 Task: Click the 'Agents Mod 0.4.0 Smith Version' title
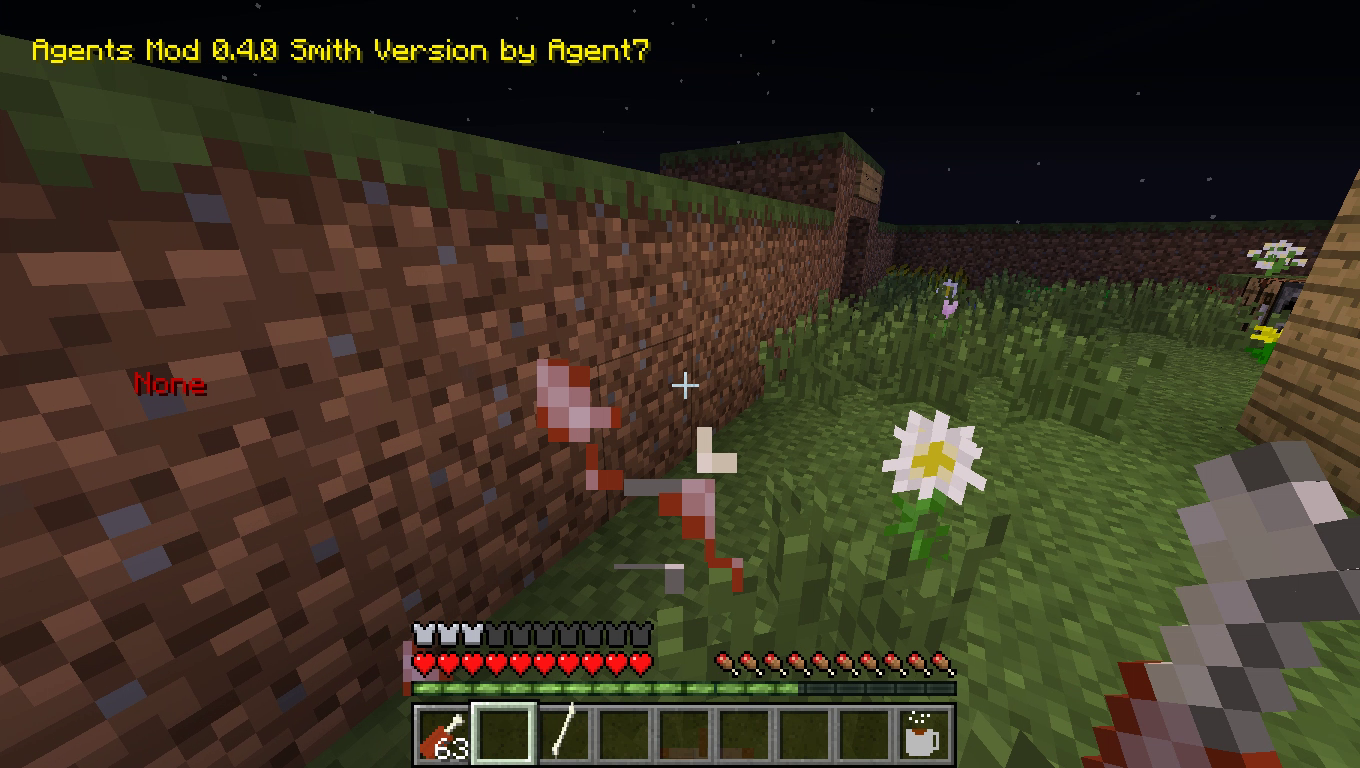pos(340,50)
